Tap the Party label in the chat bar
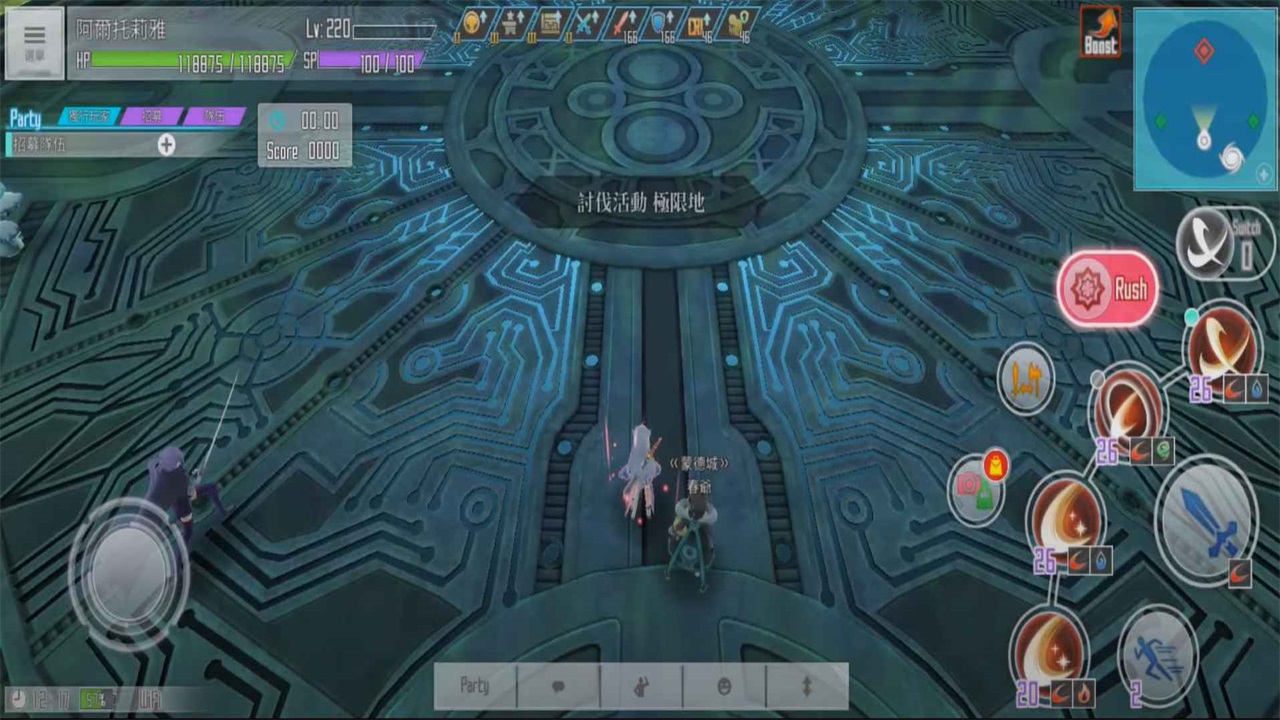The width and height of the screenshot is (1280, 720). coord(475,685)
